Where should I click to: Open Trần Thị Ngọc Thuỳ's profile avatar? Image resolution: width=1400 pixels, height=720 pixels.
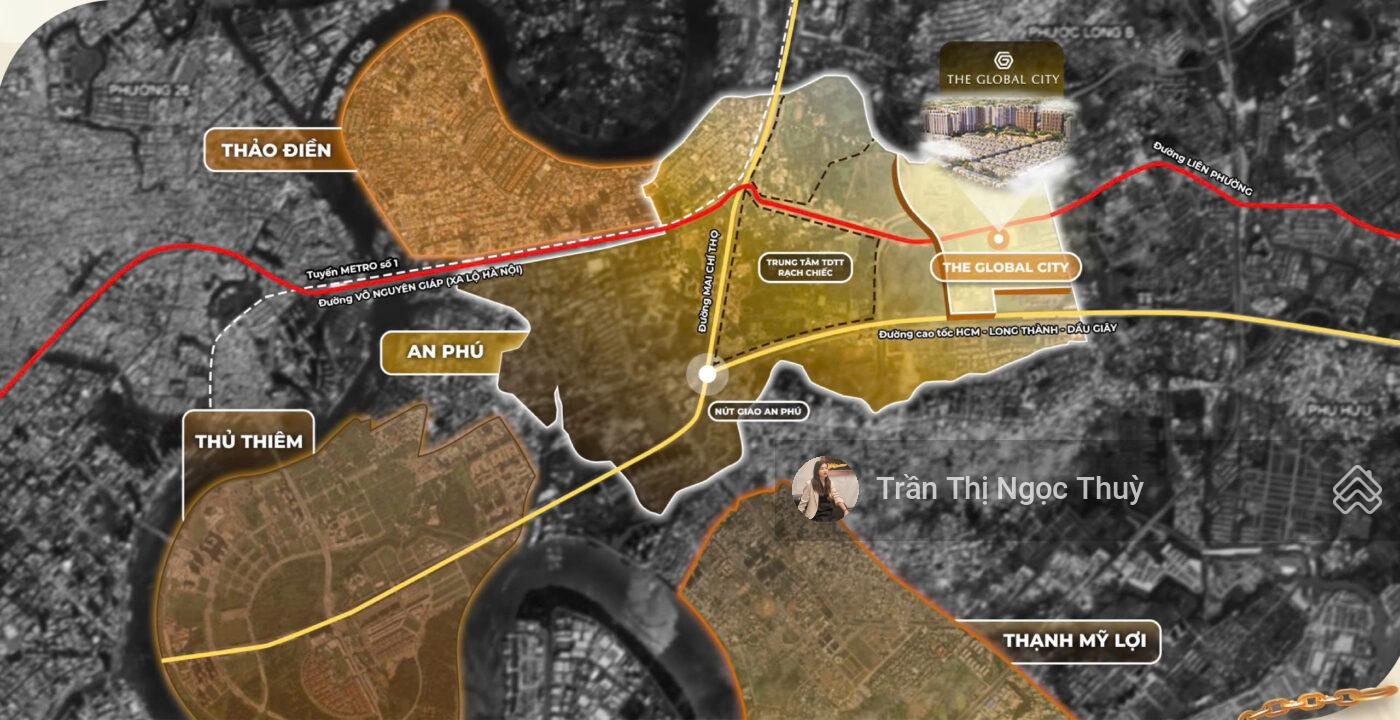pos(825,489)
